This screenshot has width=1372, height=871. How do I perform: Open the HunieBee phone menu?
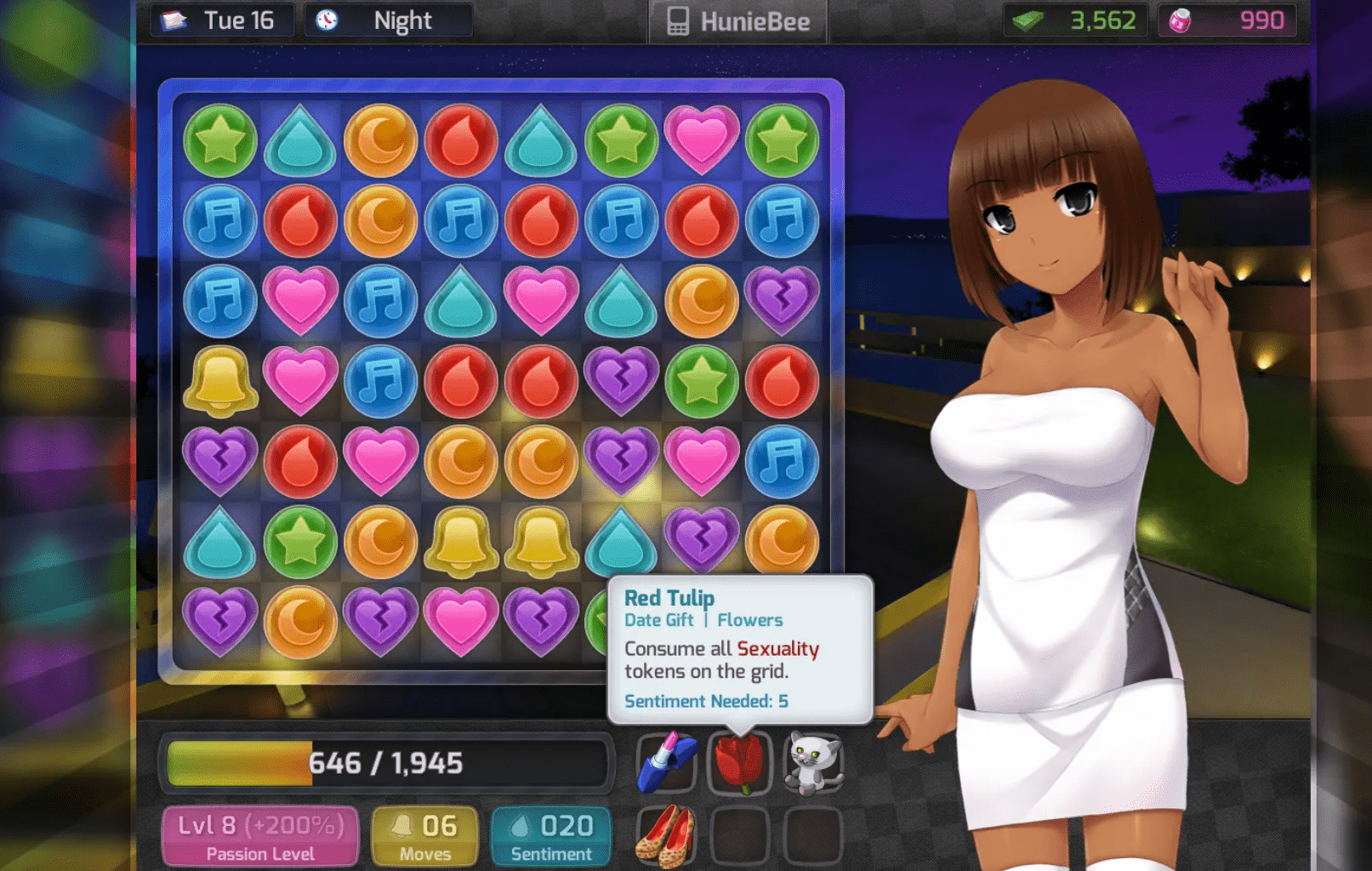click(737, 20)
